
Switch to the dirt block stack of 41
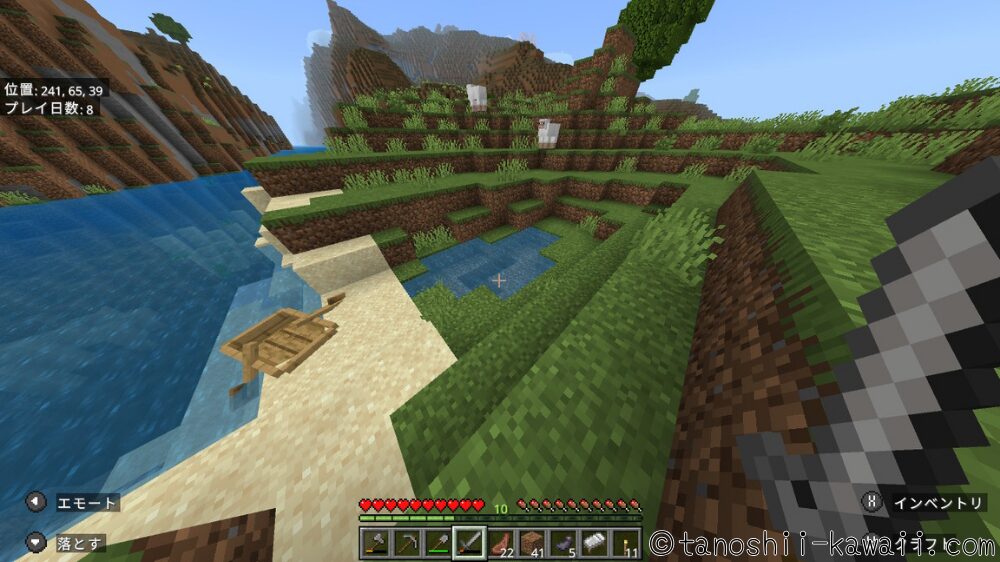click(x=531, y=543)
